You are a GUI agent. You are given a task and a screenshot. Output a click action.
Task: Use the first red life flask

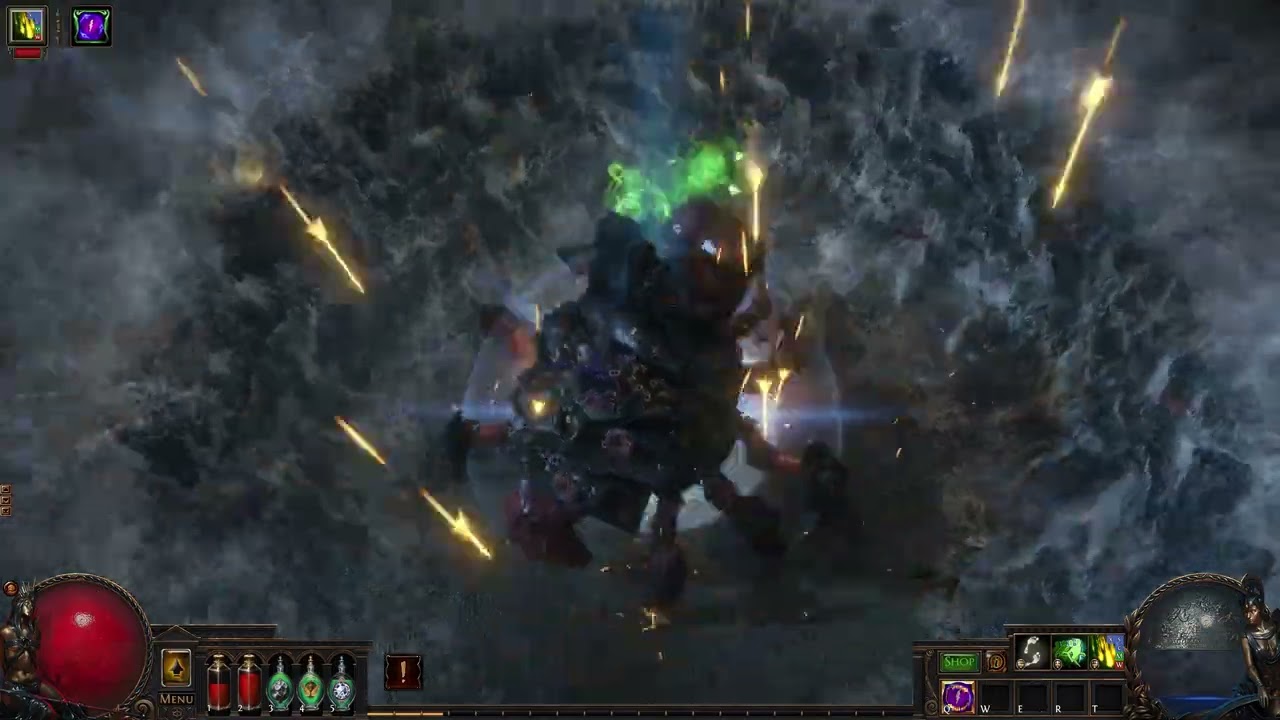click(x=218, y=683)
